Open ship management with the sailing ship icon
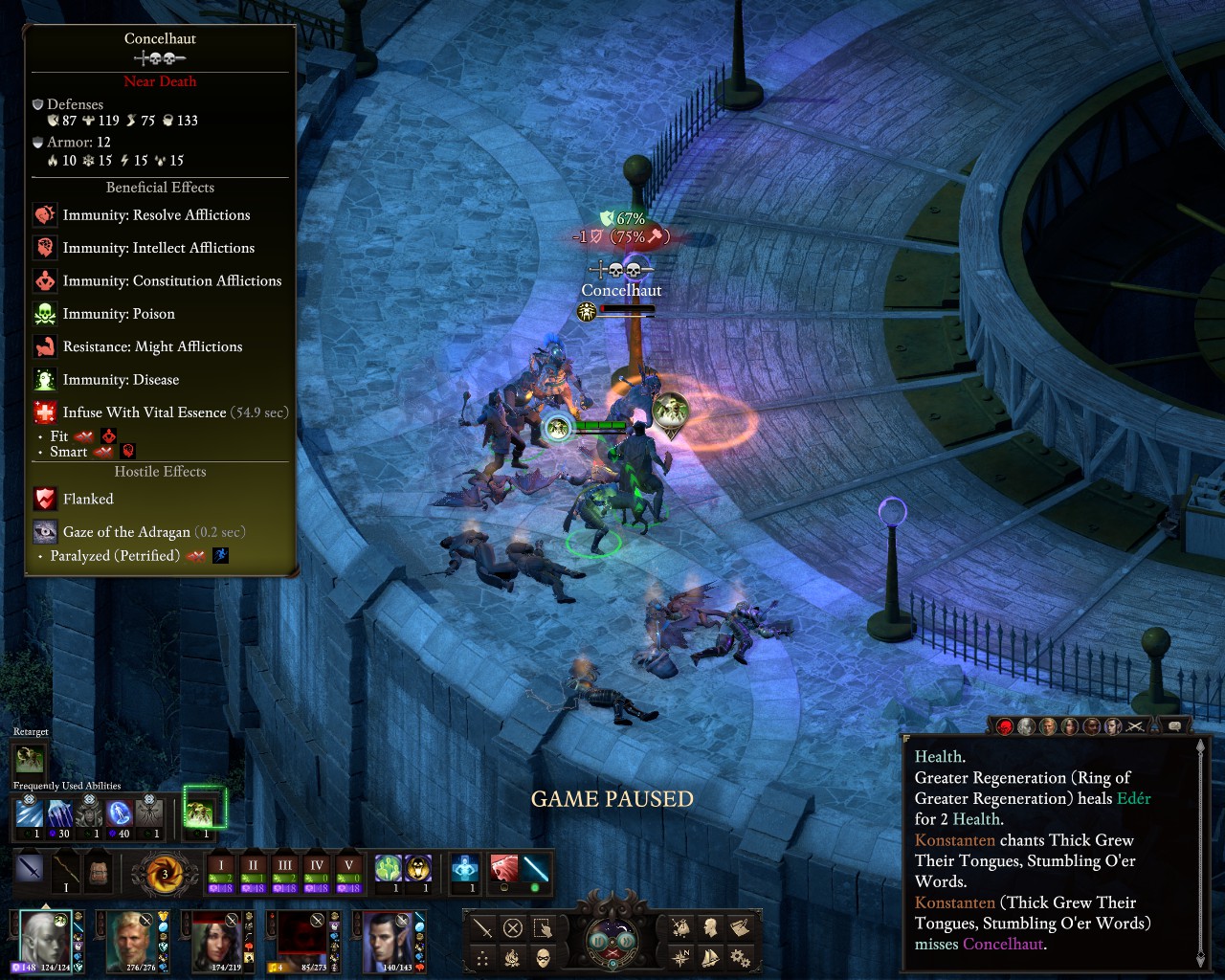 click(710, 957)
